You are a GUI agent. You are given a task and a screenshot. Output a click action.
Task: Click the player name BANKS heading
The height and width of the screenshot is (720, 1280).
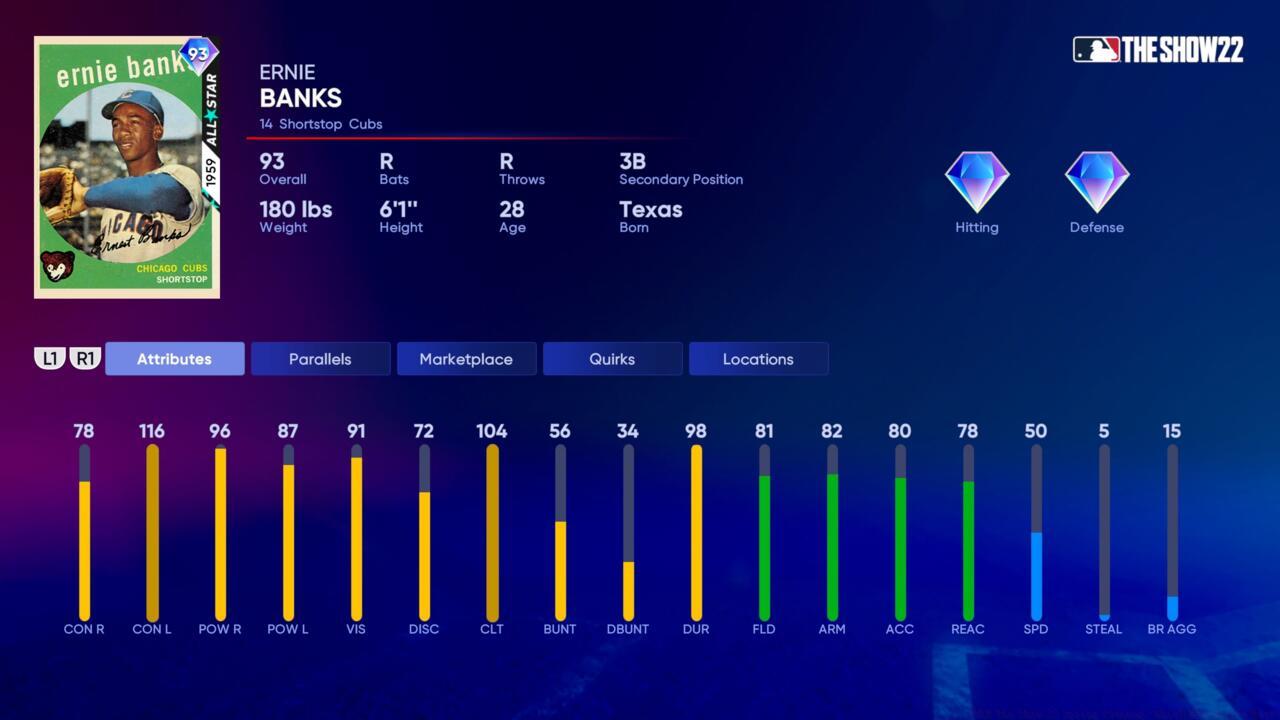299,99
